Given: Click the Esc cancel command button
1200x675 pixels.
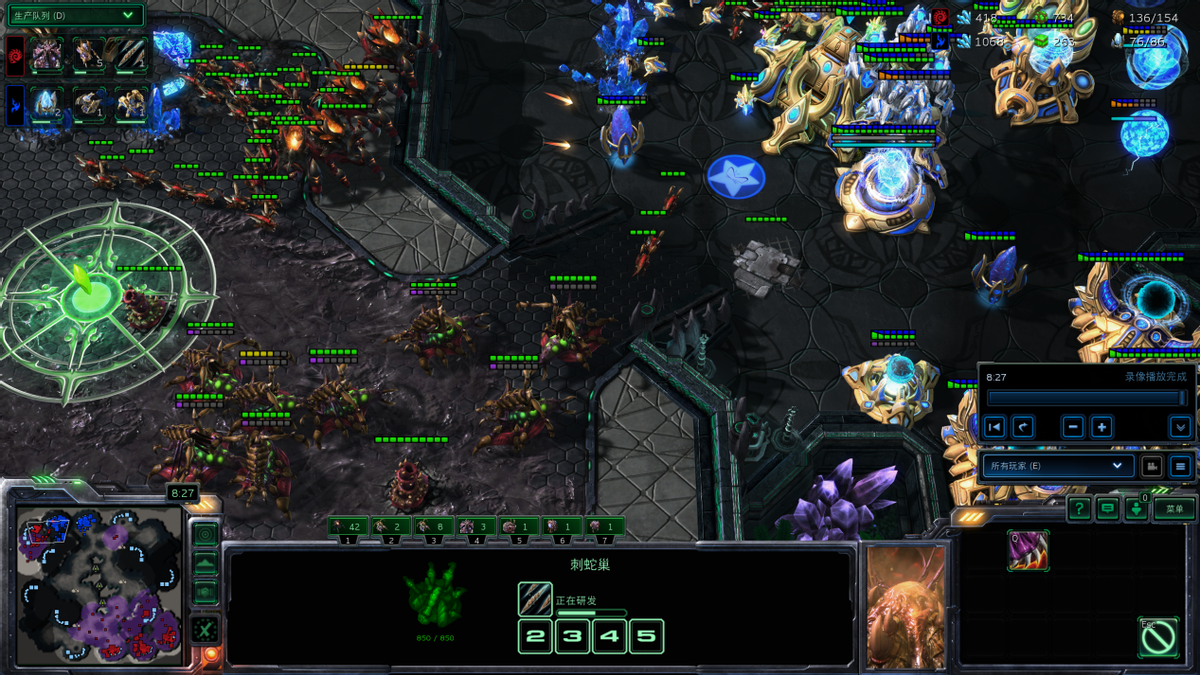Looking at the screenshot, I should pos(1158,637).
